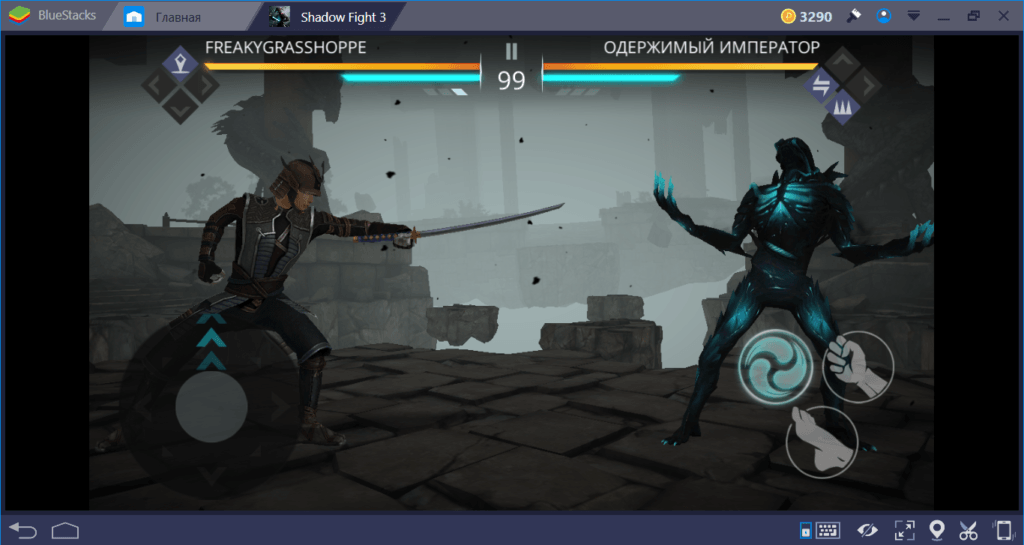Select the highlighted top diamond of left move indicator

(x=180, y=64)
